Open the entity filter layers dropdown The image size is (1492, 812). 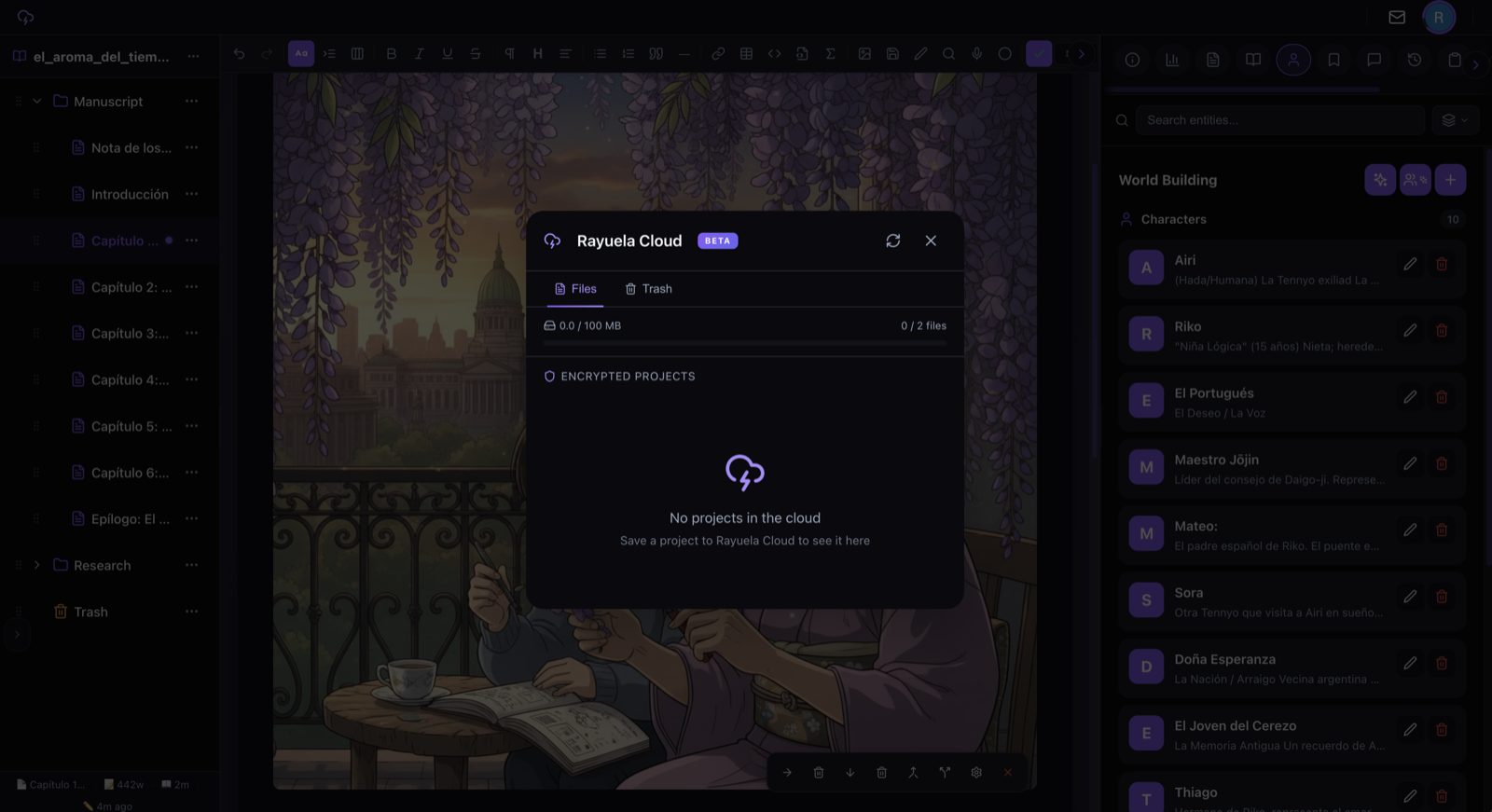tap(1455, 120)
